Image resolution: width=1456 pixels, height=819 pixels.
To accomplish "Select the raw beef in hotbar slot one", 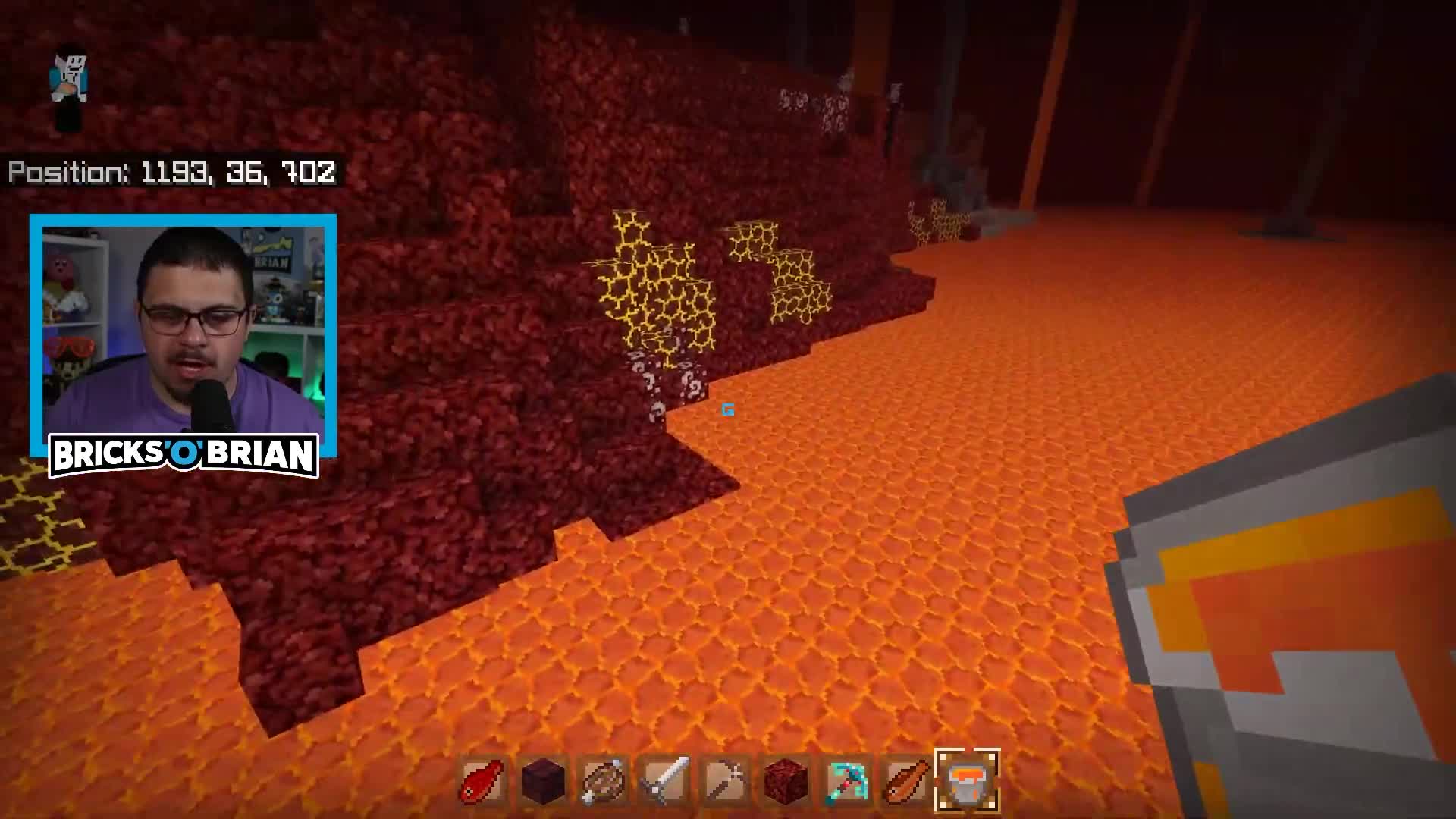I will pos(480,781).
